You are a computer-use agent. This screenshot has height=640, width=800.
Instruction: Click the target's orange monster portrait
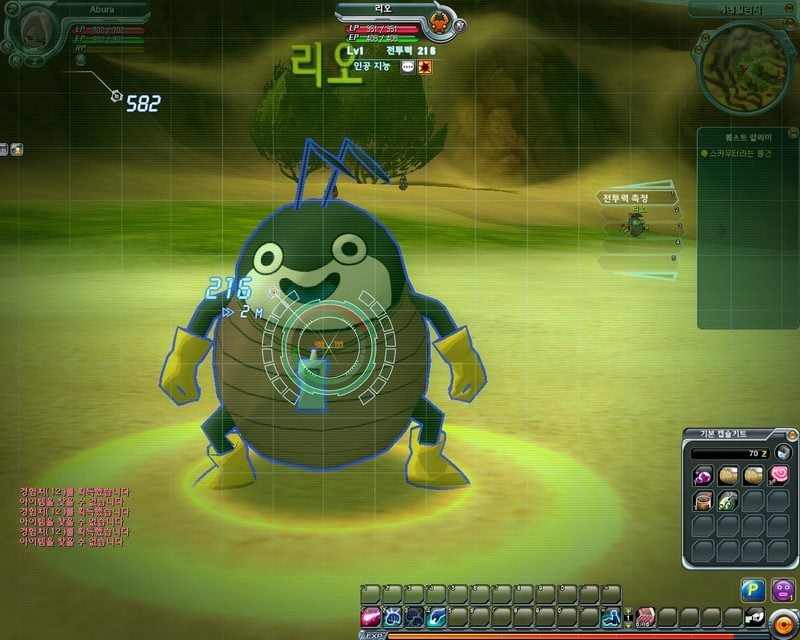click(438, 22)
